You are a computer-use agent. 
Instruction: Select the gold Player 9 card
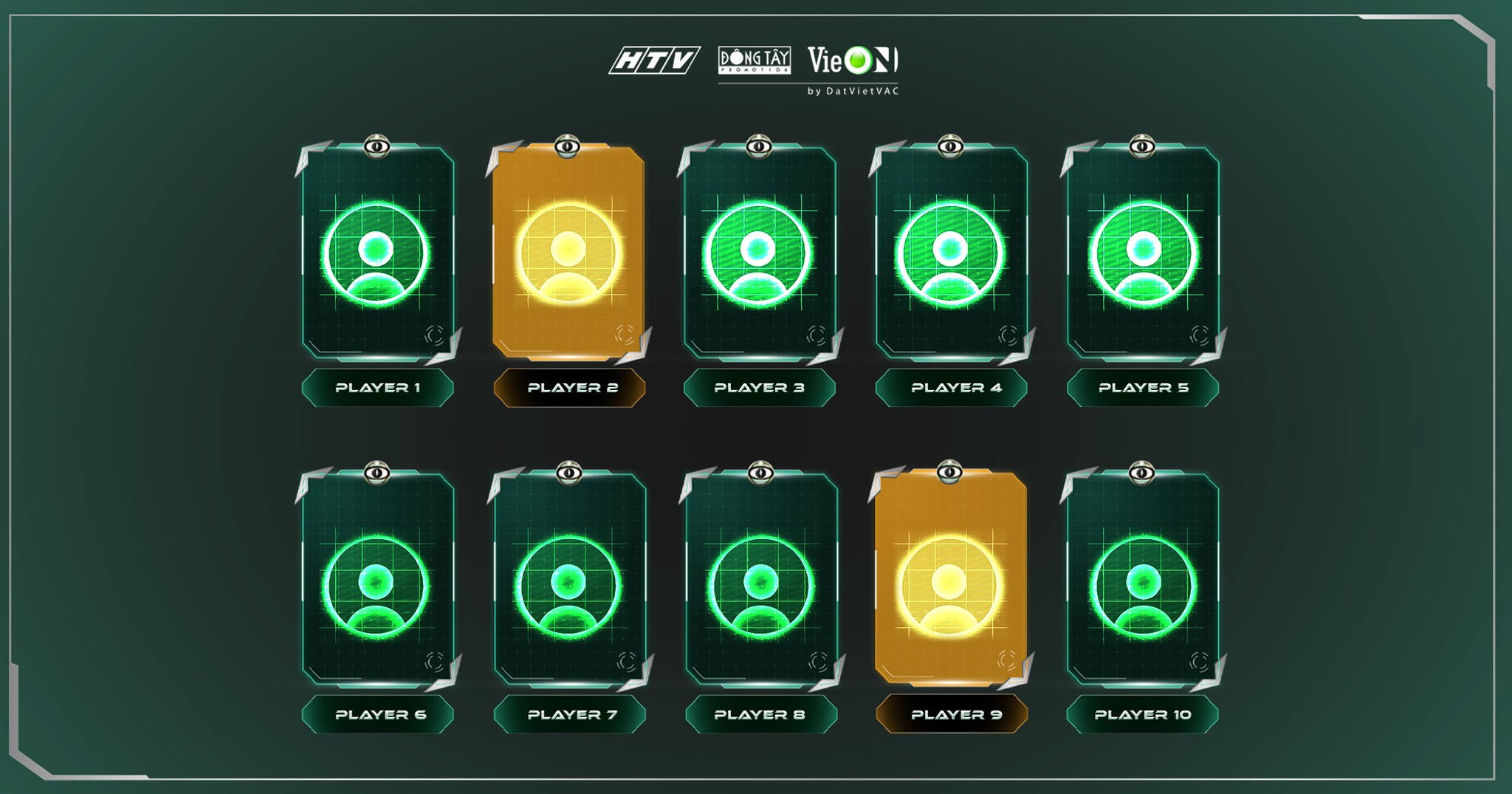(x=951, y=581)
